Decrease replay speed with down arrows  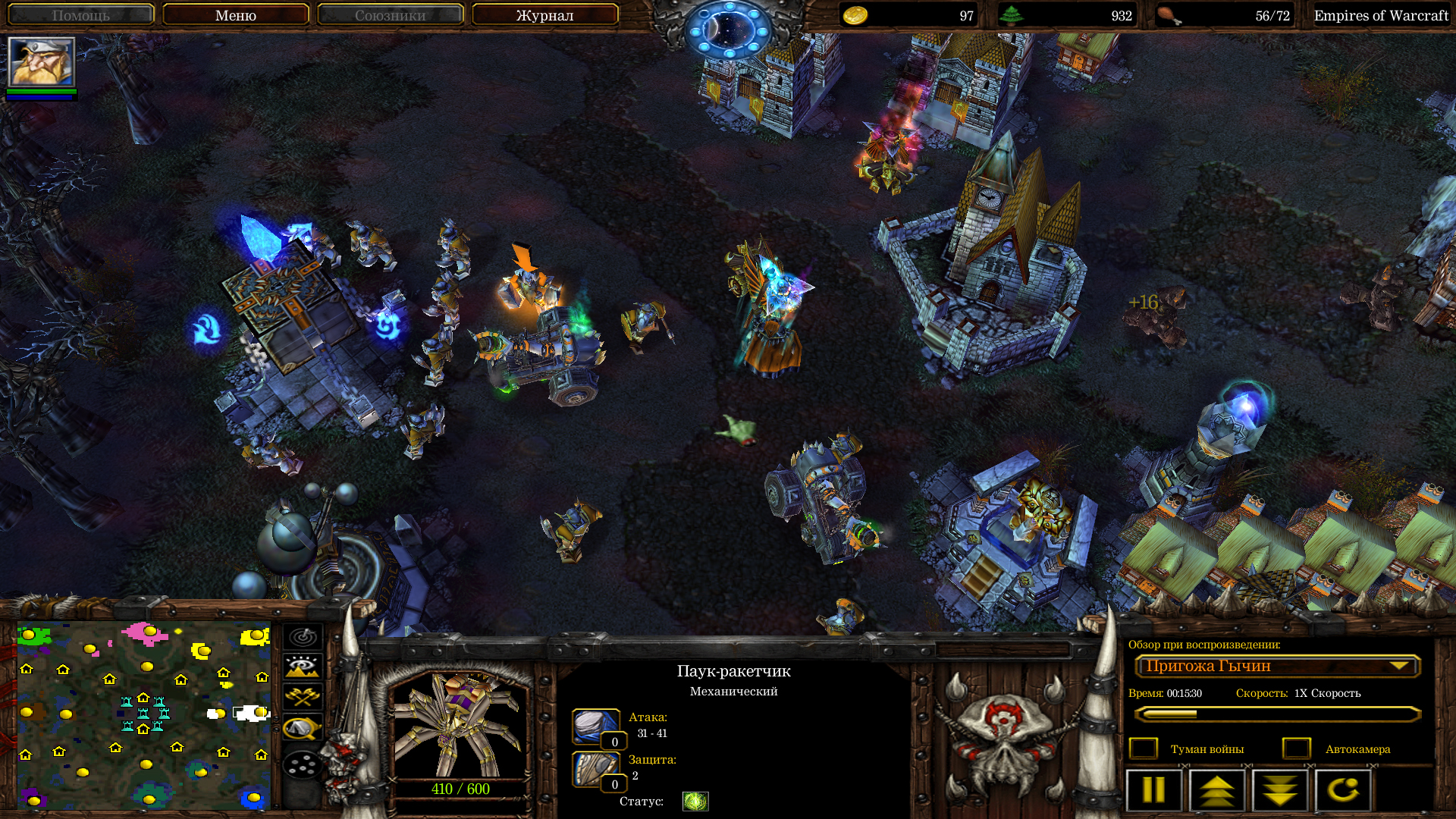1280,789
